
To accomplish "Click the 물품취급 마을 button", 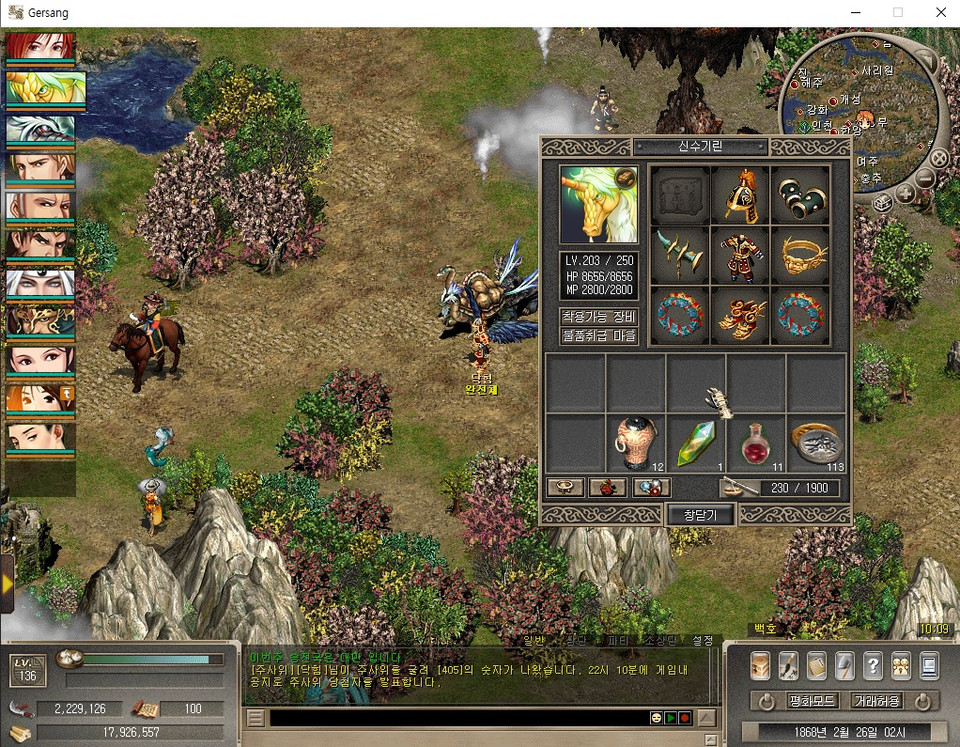I will tap(598, 336).
